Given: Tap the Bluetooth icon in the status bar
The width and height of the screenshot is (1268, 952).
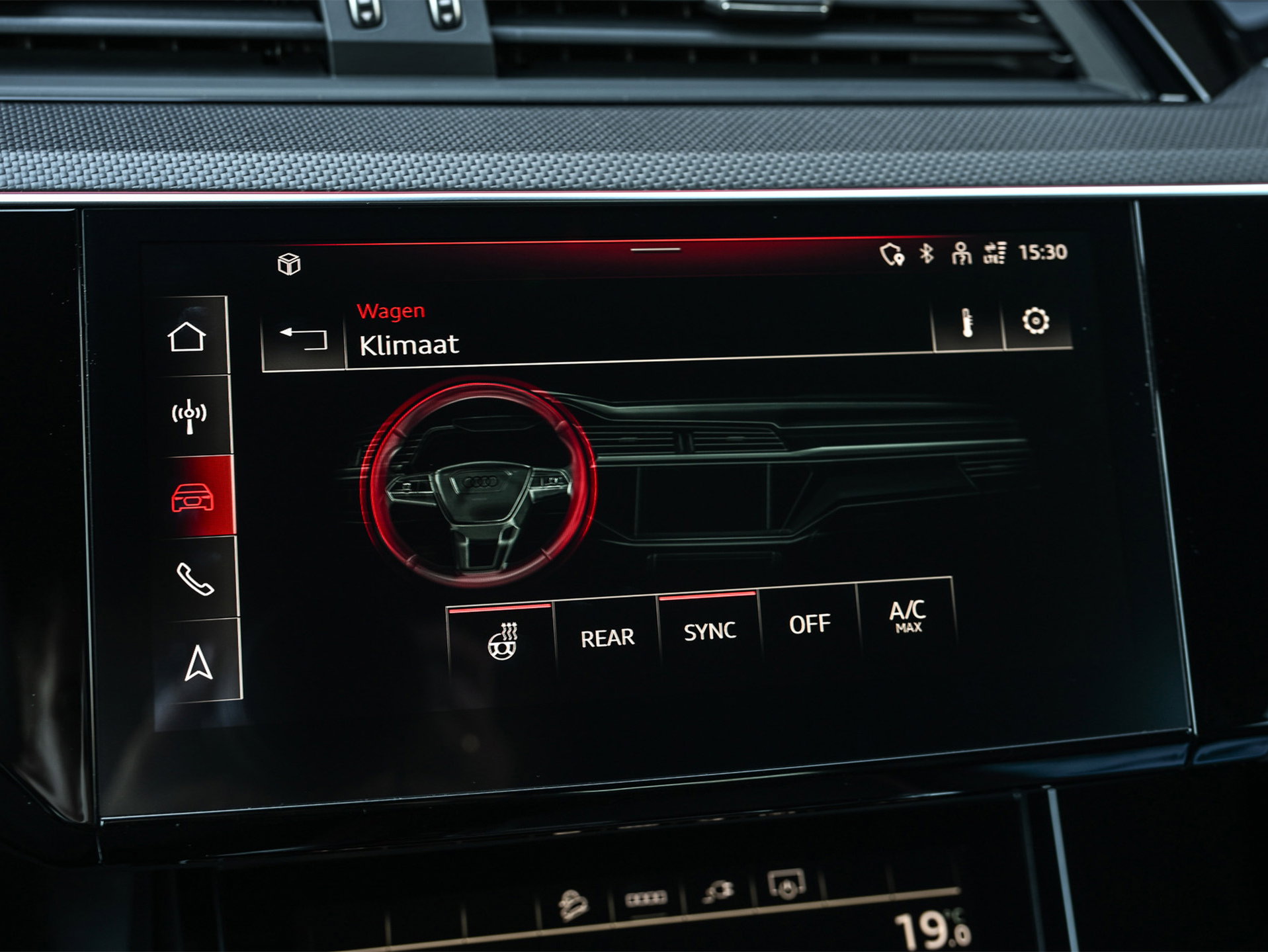Looking at the screenshot, I should point(925,252).
